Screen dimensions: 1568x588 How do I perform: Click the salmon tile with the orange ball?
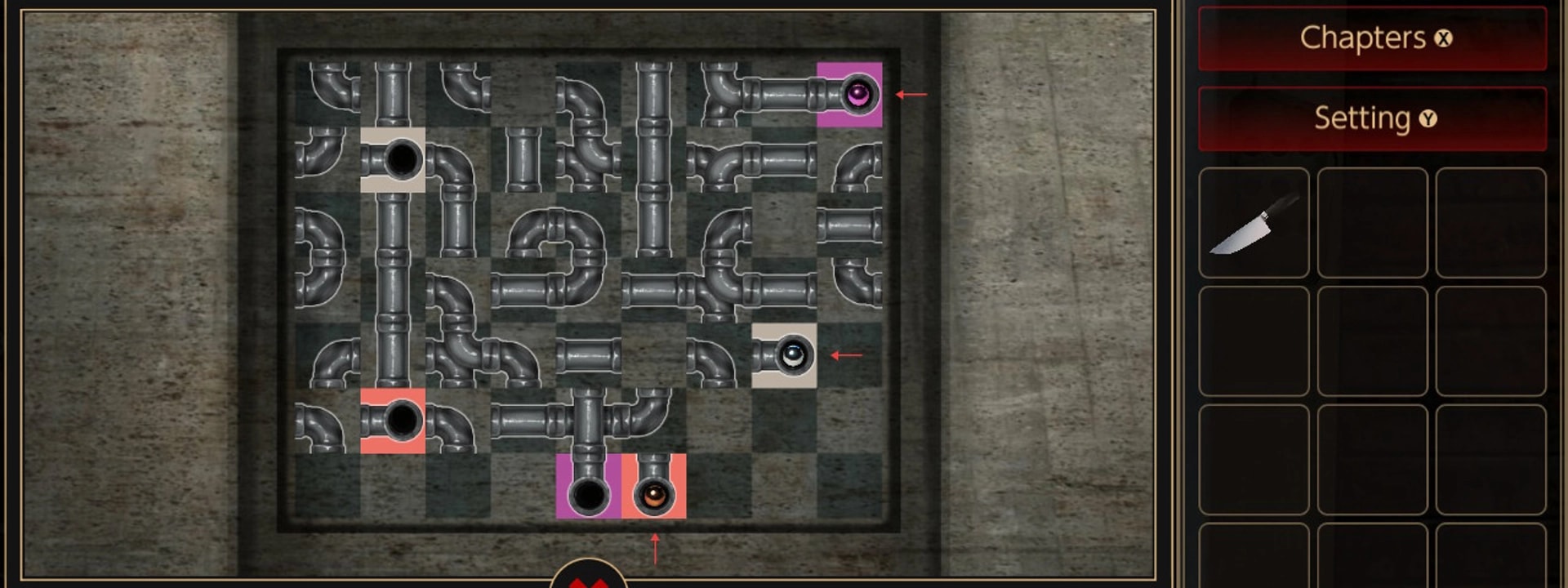click(x=653, y=487)
